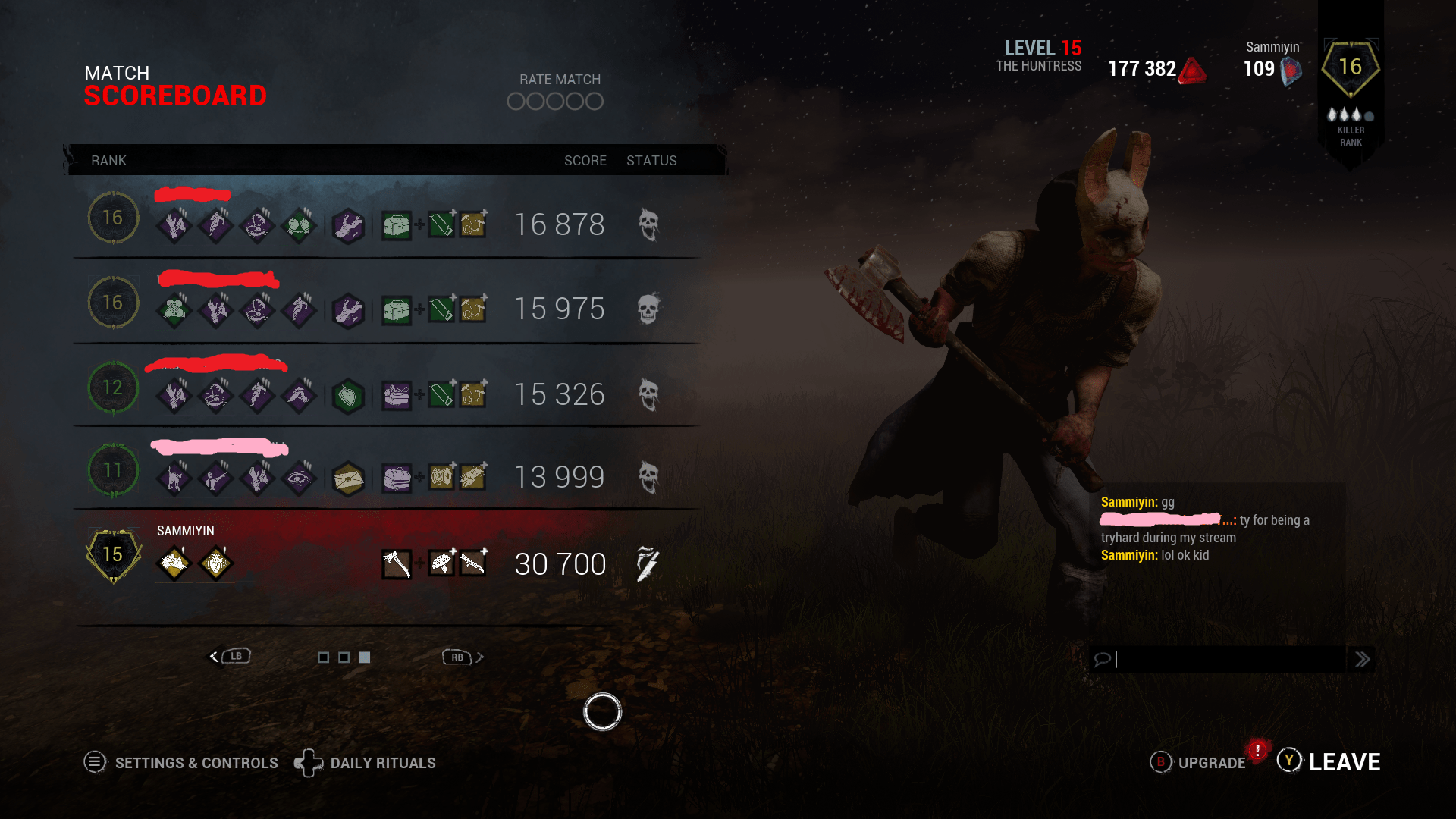Click the red bloodpoints gem icon
This screenshot has width=1456, height=819.
[1191, 69]
